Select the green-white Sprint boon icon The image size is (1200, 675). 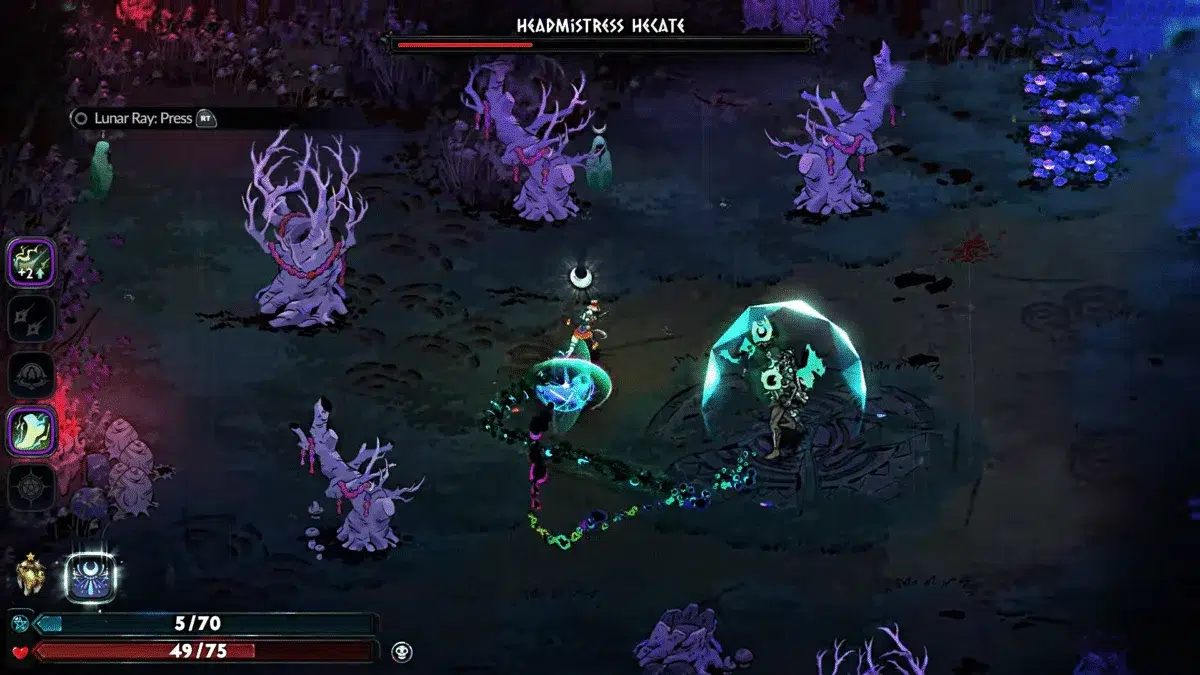point(31,432)
